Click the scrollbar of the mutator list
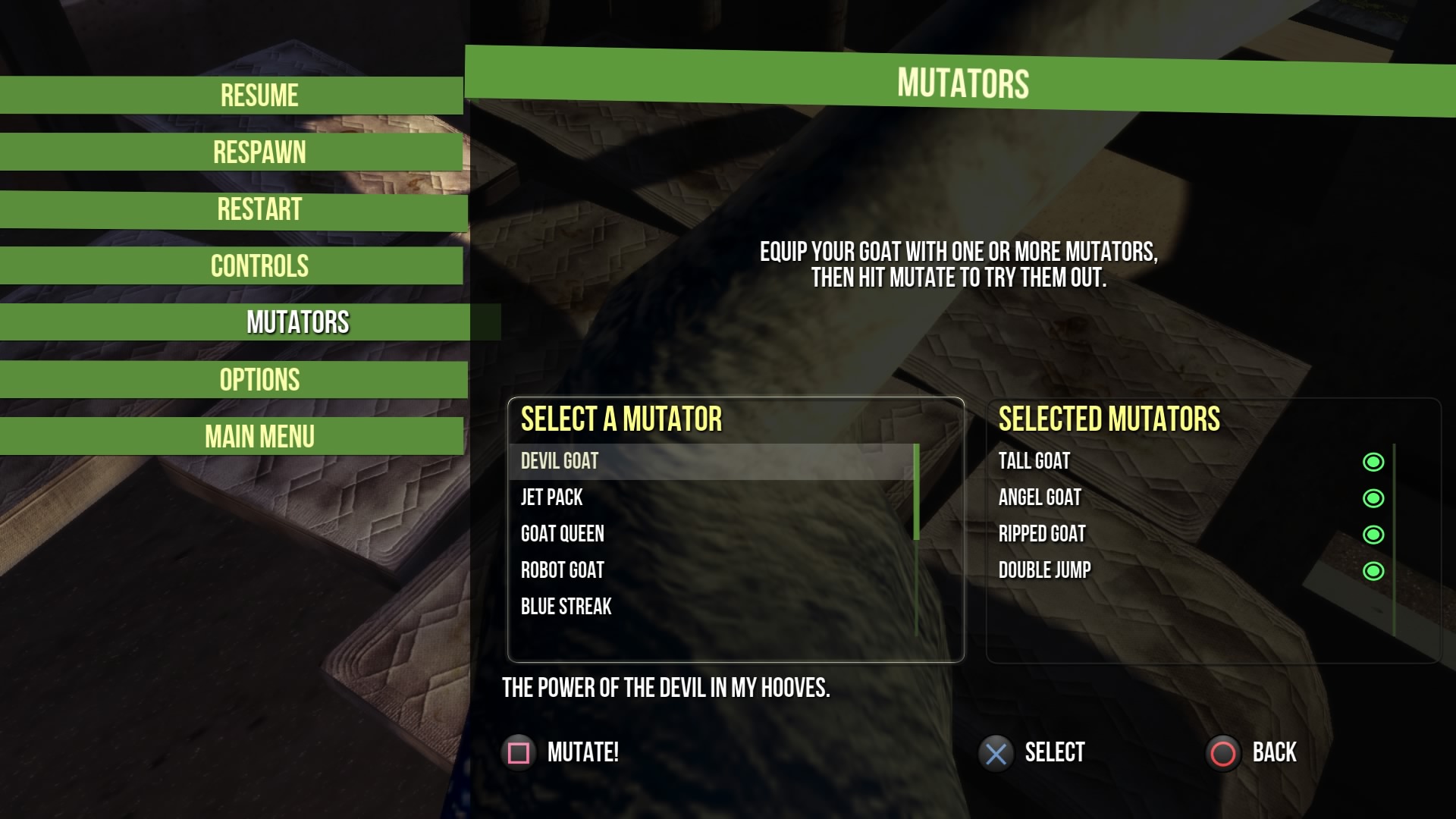The width and height of the screenshot is (1456, 819). point(916,493)
